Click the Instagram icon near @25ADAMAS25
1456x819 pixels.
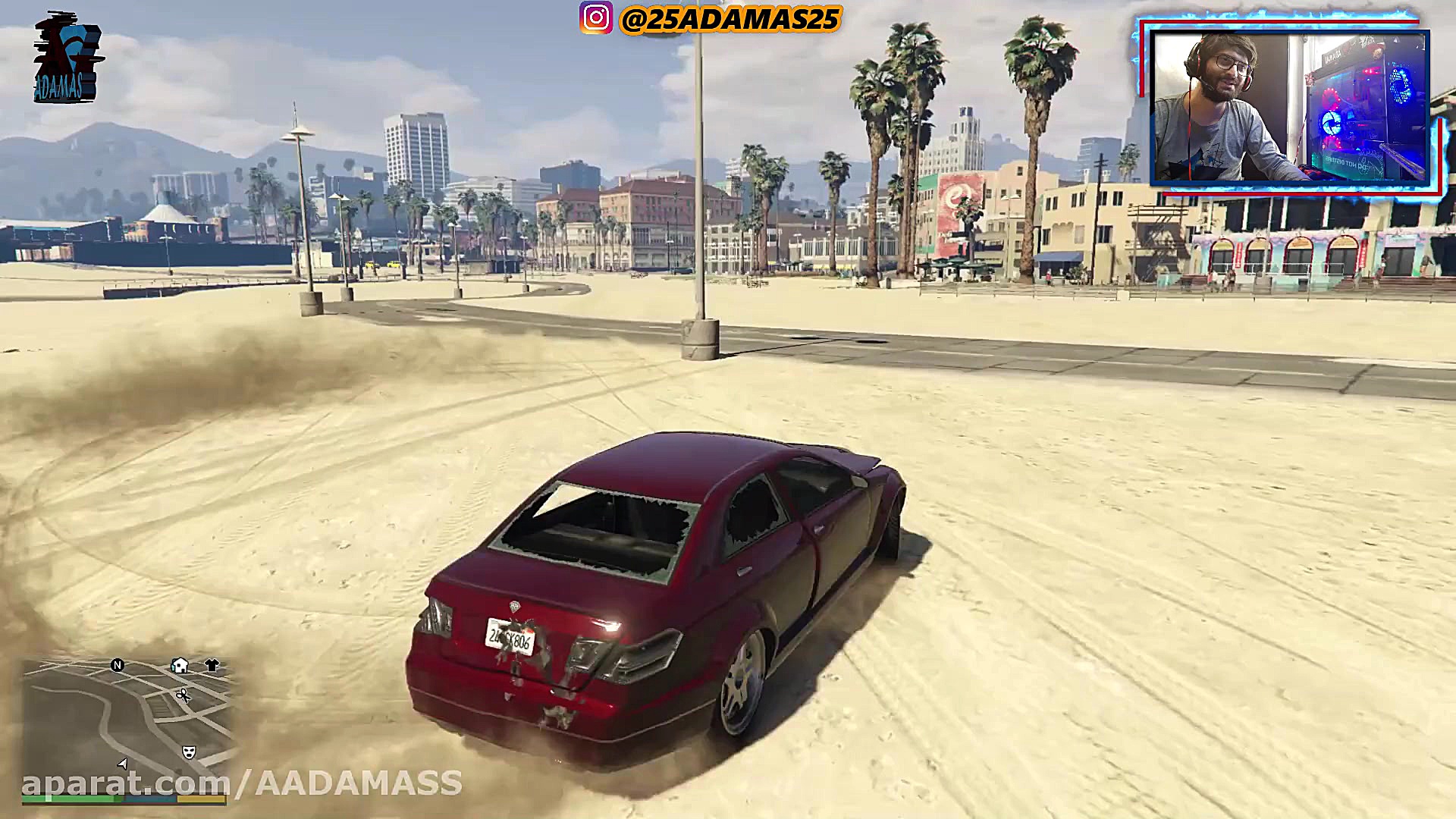596,17
